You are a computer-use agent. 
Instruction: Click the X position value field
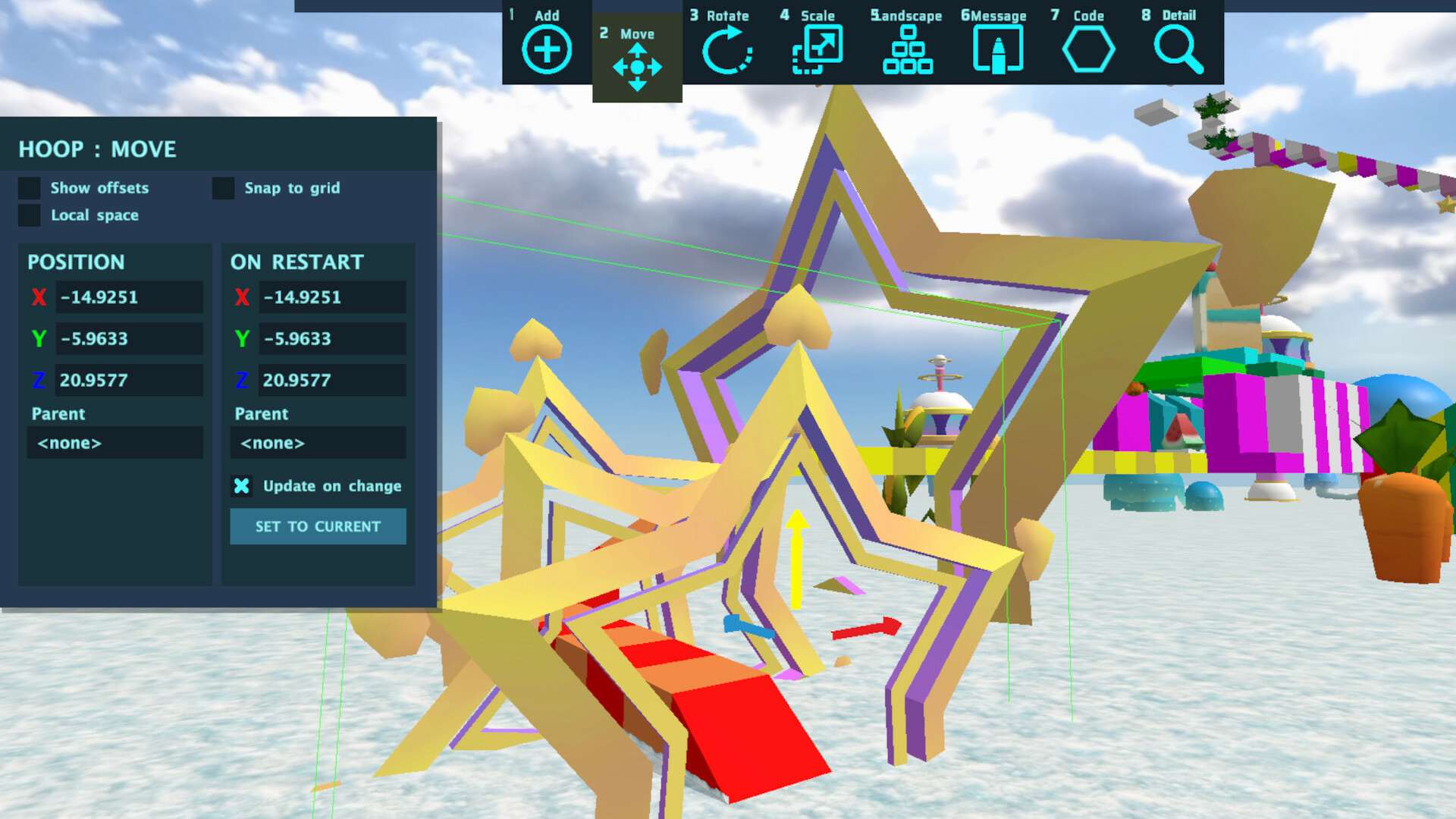pos(129,297)
